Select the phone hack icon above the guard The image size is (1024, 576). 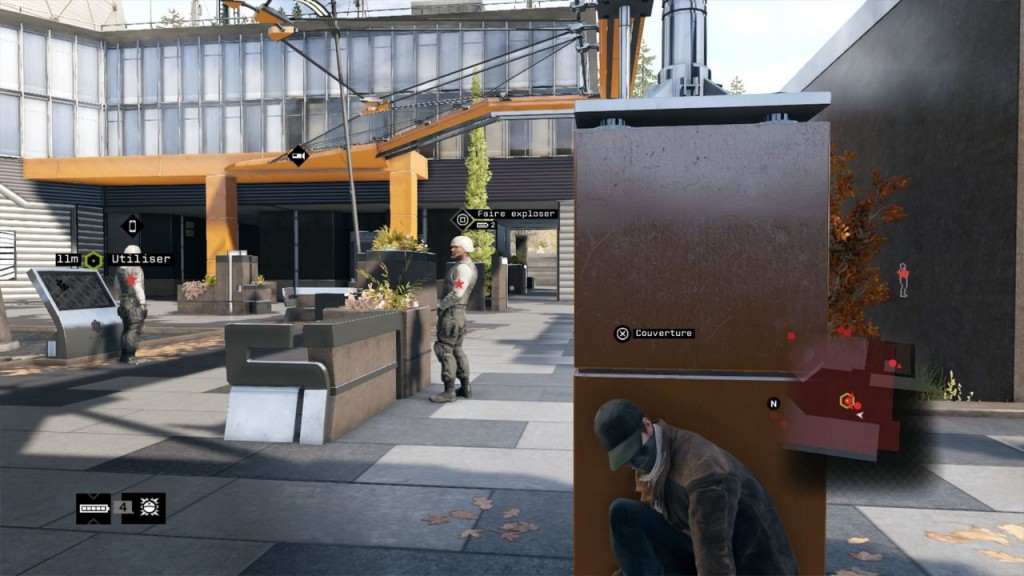click(x=132, y=225)
